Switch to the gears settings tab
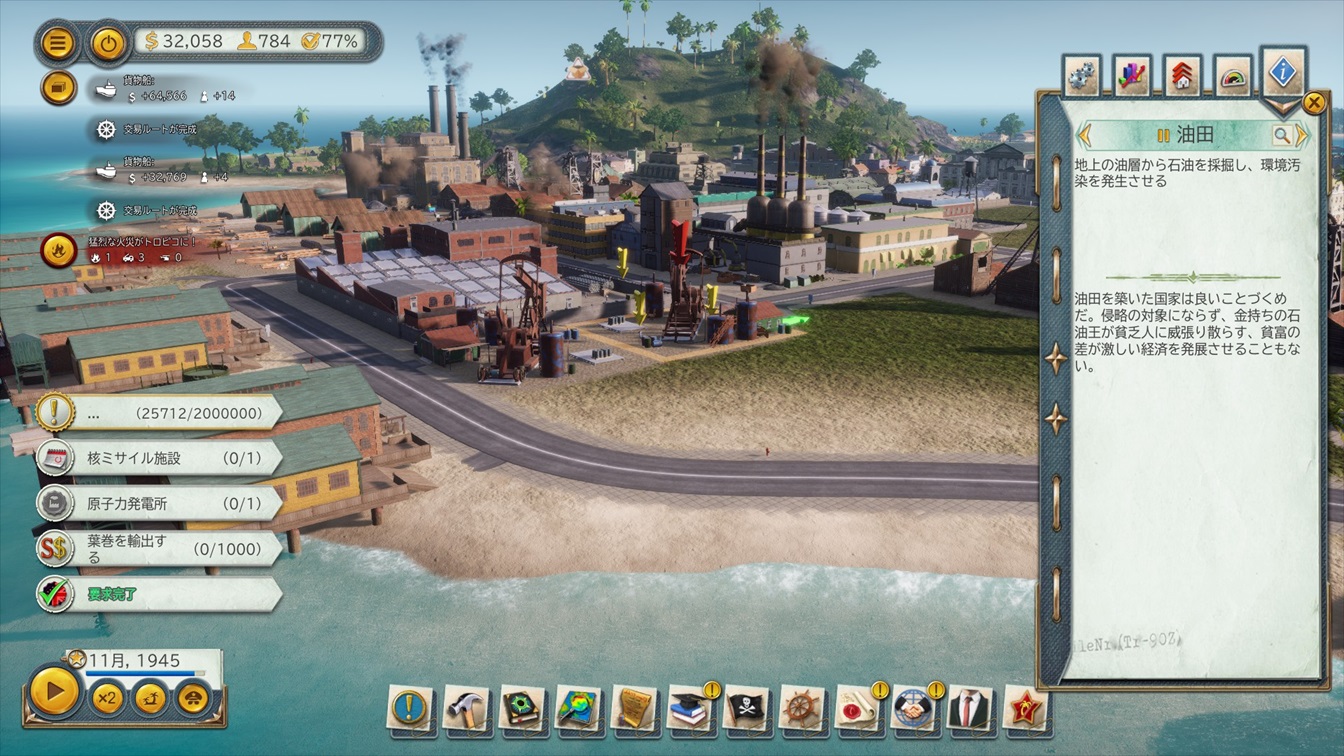 tap(1081, 76)
